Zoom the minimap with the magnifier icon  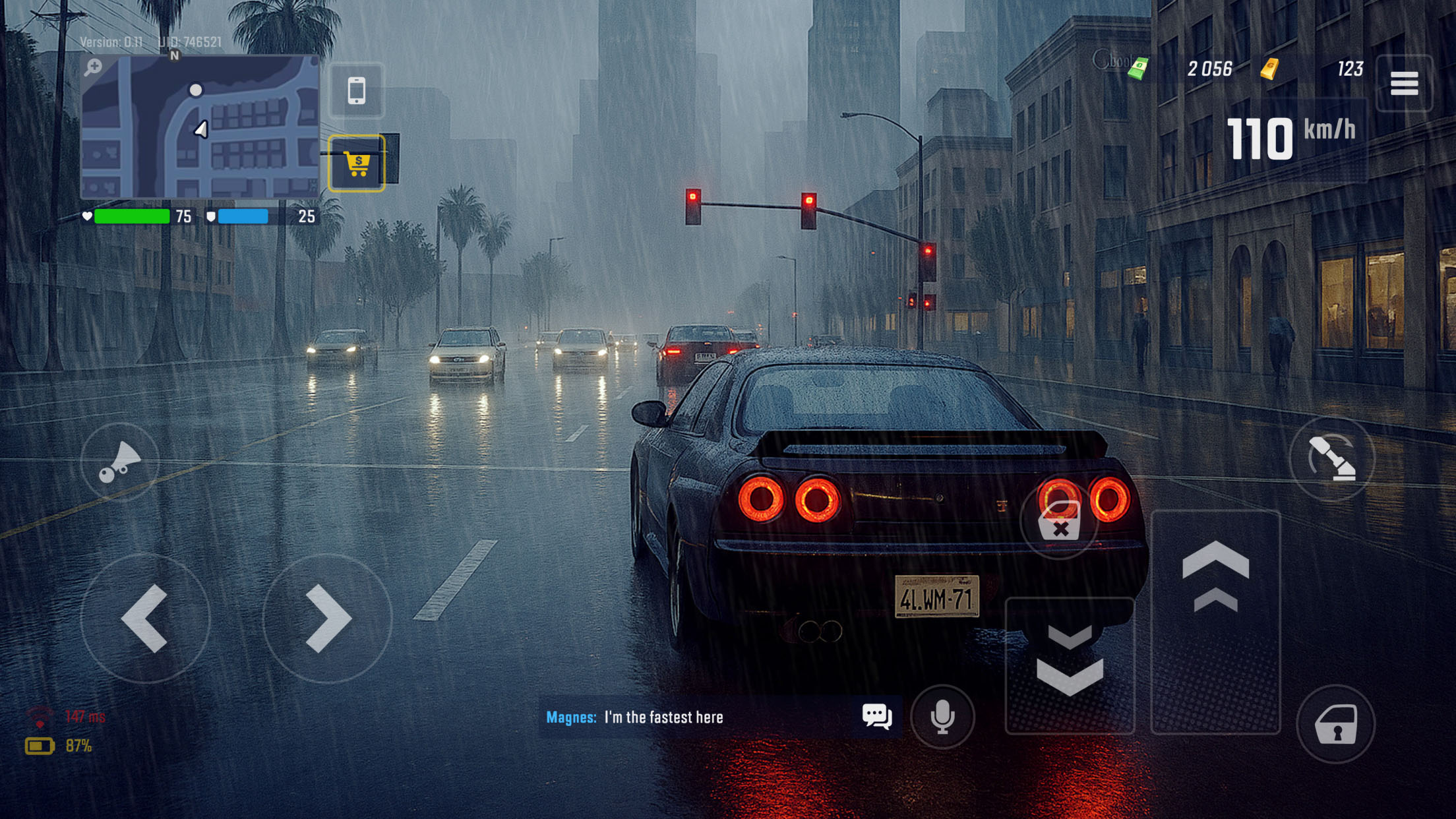[93, 67]
